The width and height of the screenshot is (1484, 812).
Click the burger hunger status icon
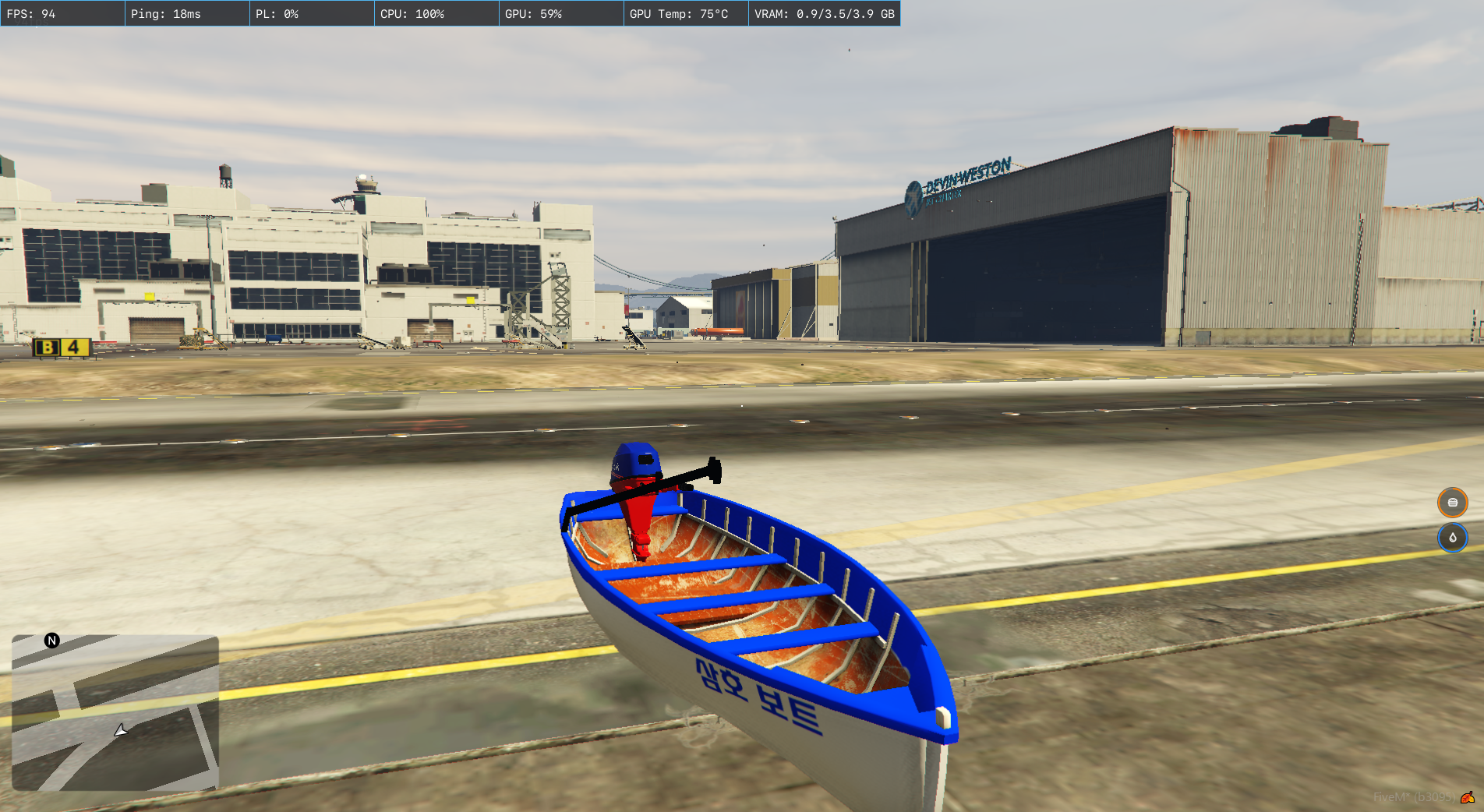tap(1452, 503)
